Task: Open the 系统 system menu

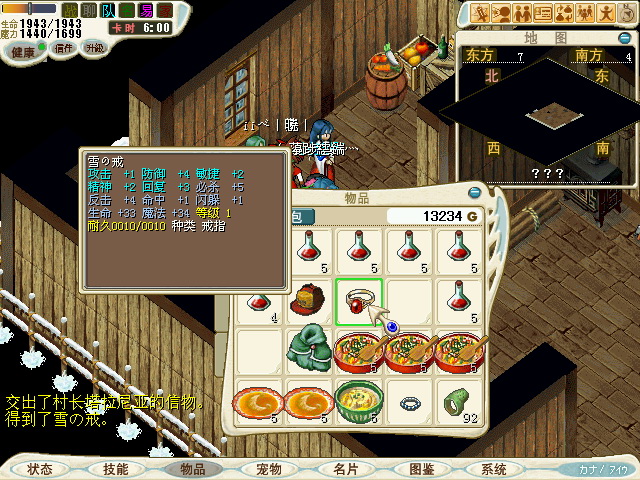Action: click(494, 468)
